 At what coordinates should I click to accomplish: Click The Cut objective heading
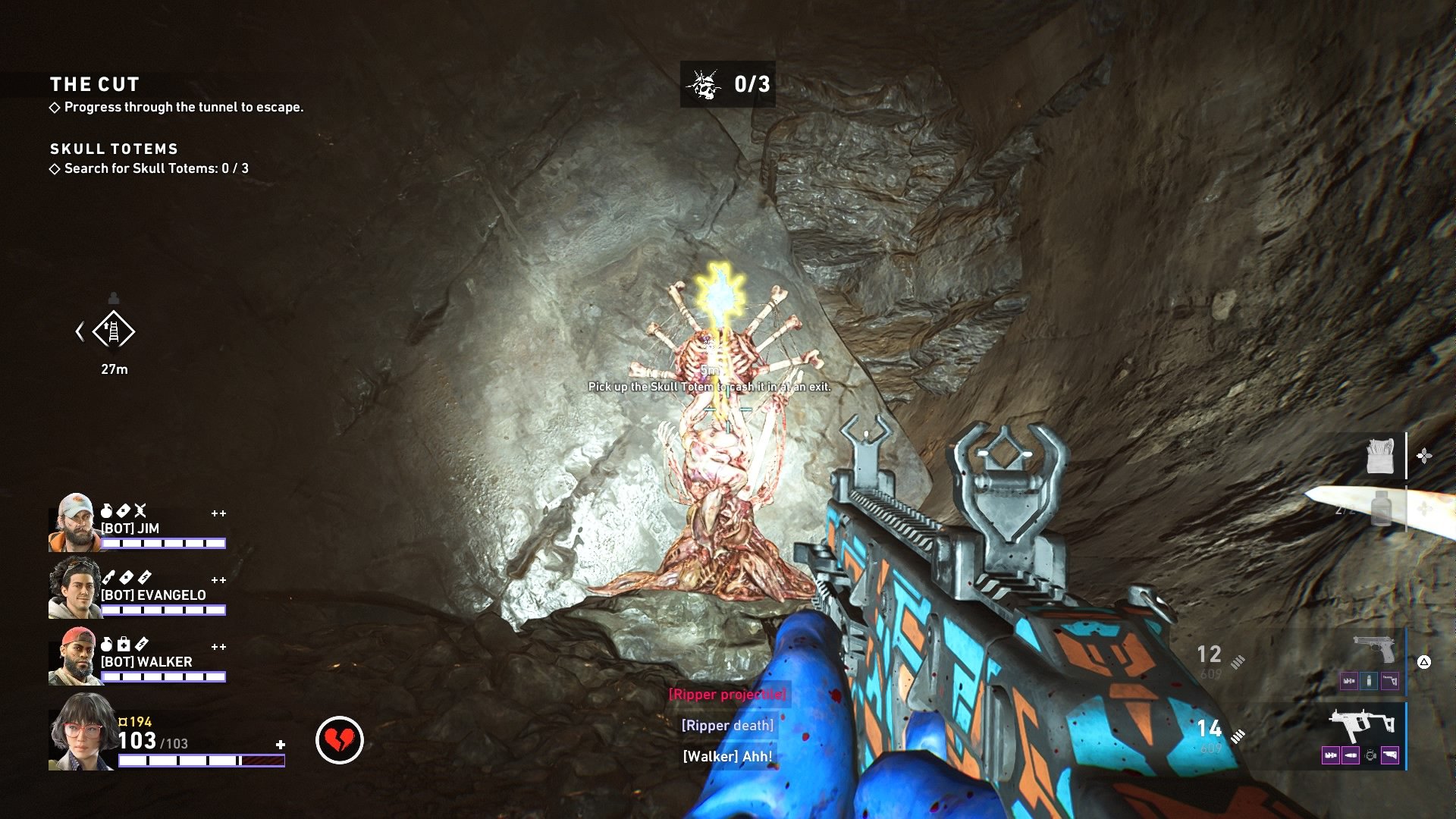[x=95, y=84]
